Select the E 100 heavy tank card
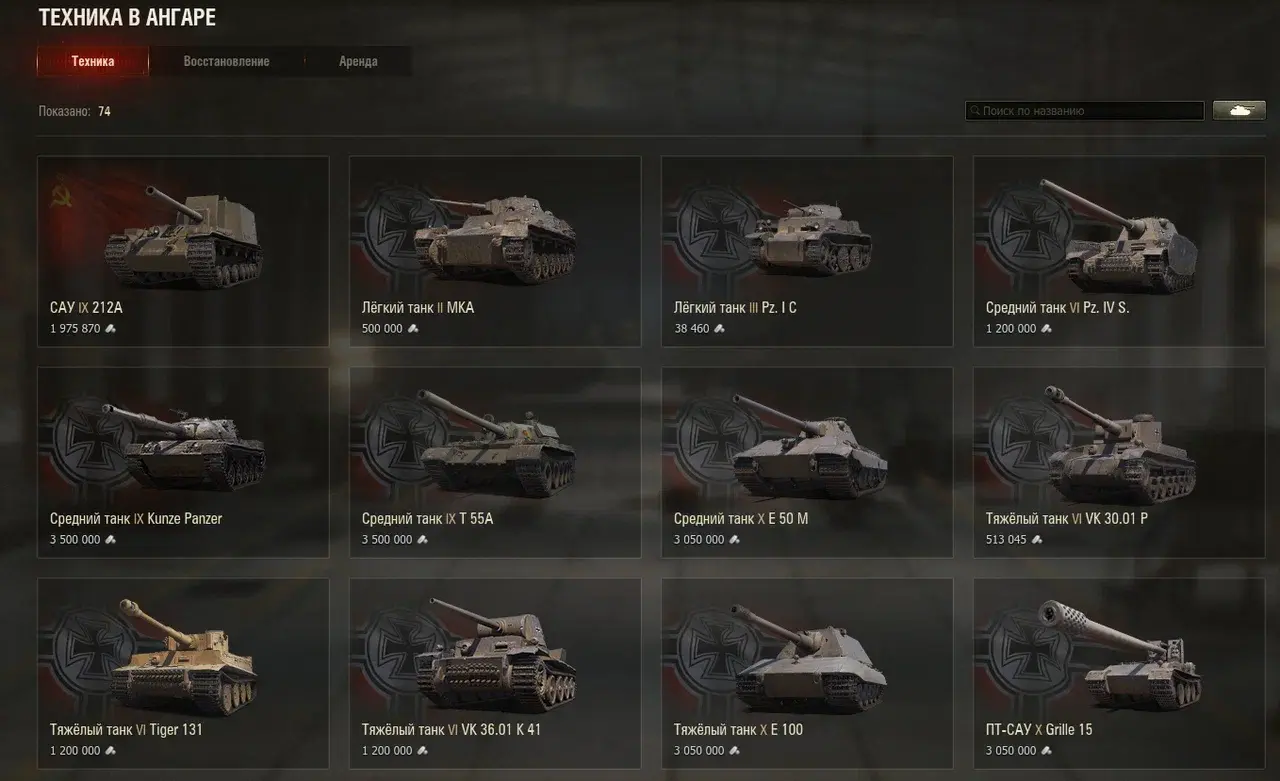This screenshot has width=1280, height=781. (x=807, y=672)
